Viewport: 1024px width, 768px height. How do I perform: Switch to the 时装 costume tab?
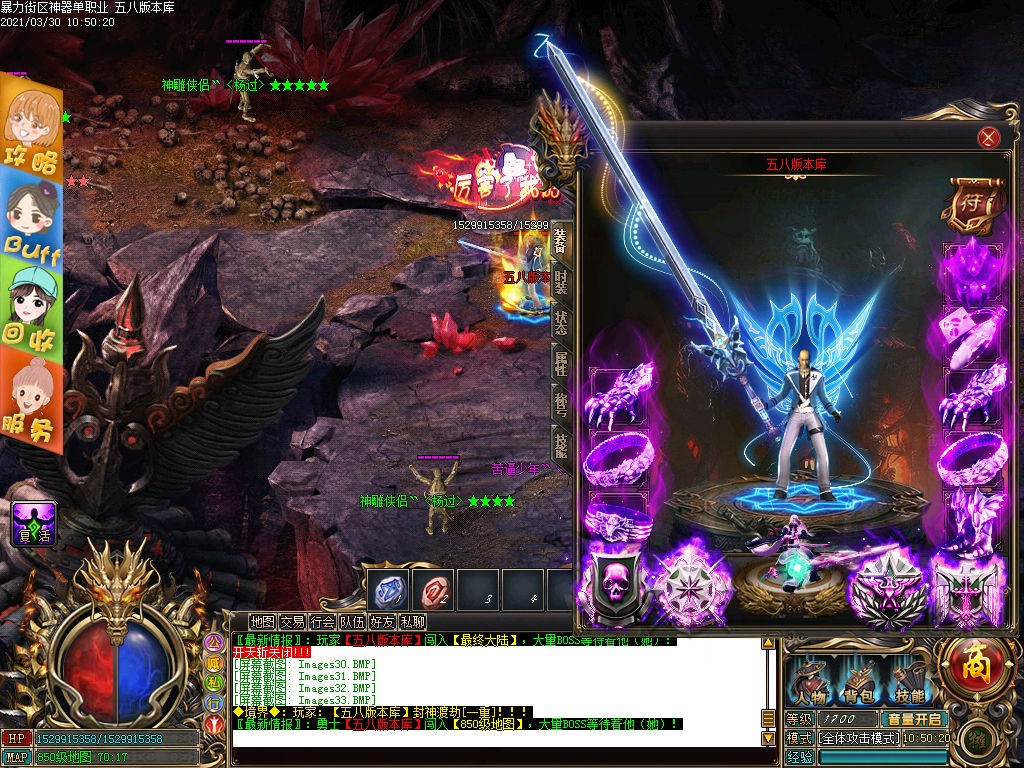561,281
